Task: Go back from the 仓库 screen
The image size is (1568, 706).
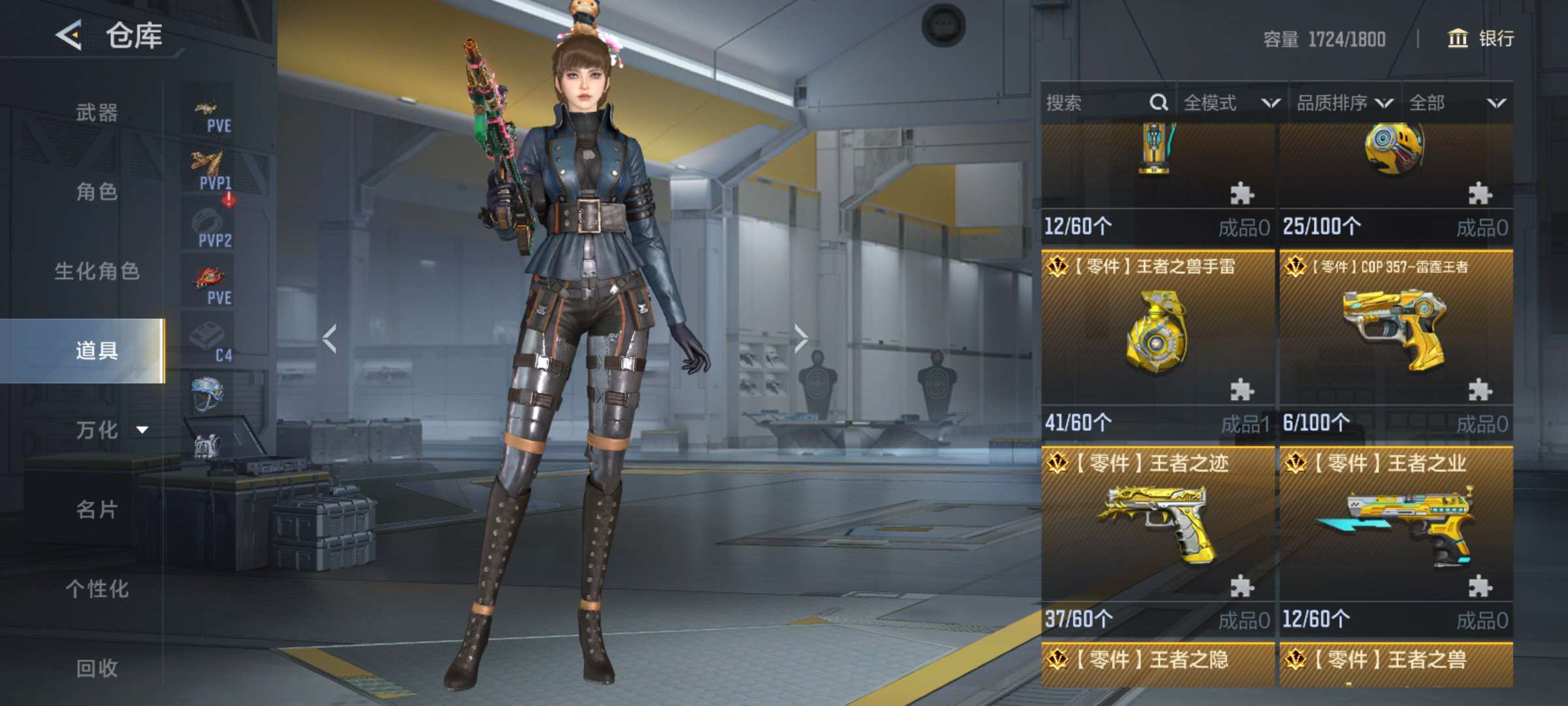Action: (69, 35)
